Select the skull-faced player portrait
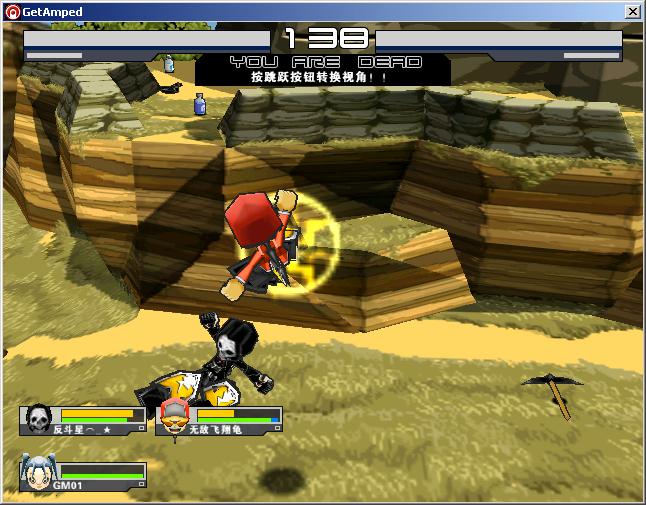 tap(38, 418)
